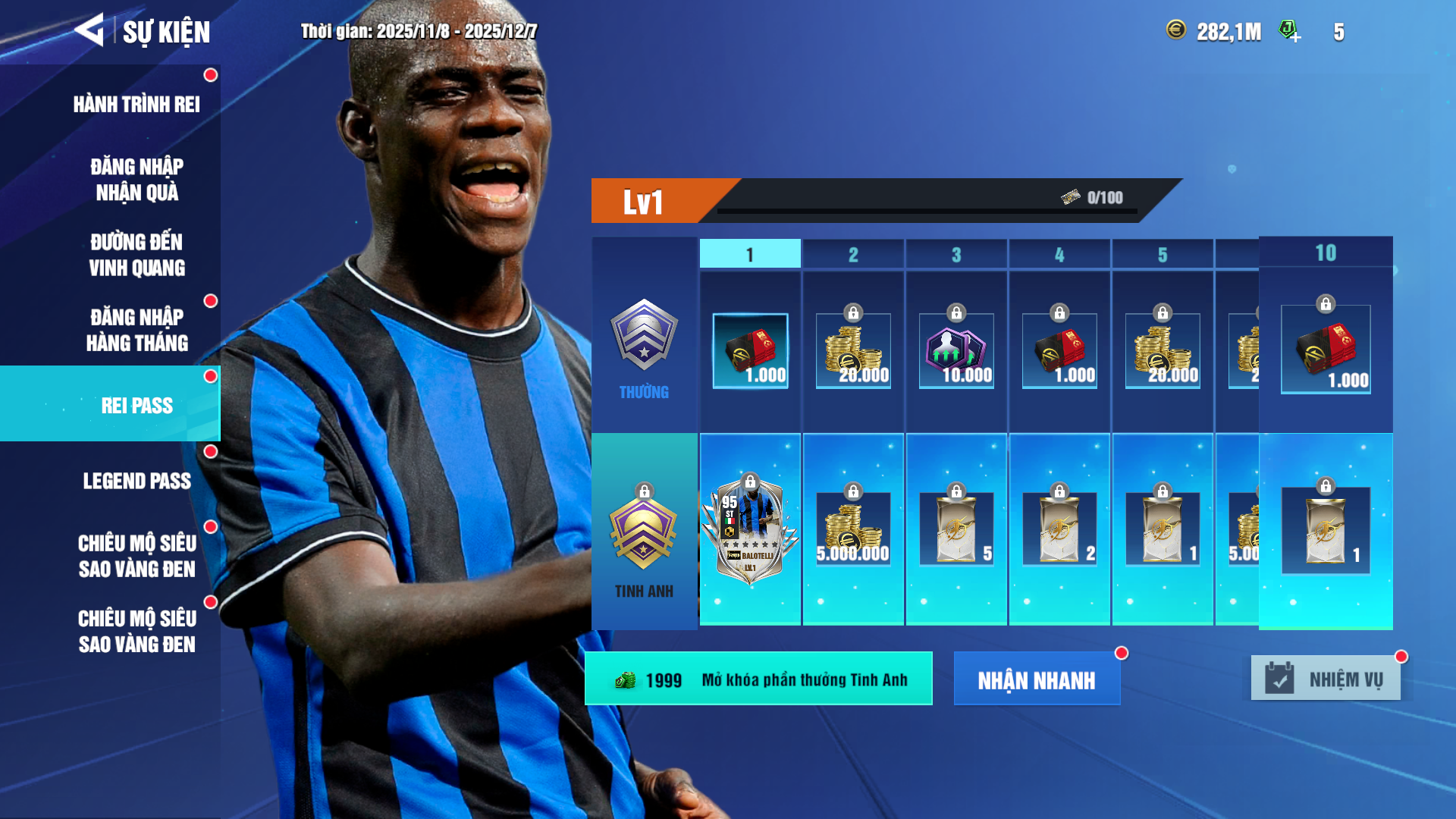1456x819 pixels.
Task: Go back using the arrow button
Action: pyautogui.click(x=89, y=30)
